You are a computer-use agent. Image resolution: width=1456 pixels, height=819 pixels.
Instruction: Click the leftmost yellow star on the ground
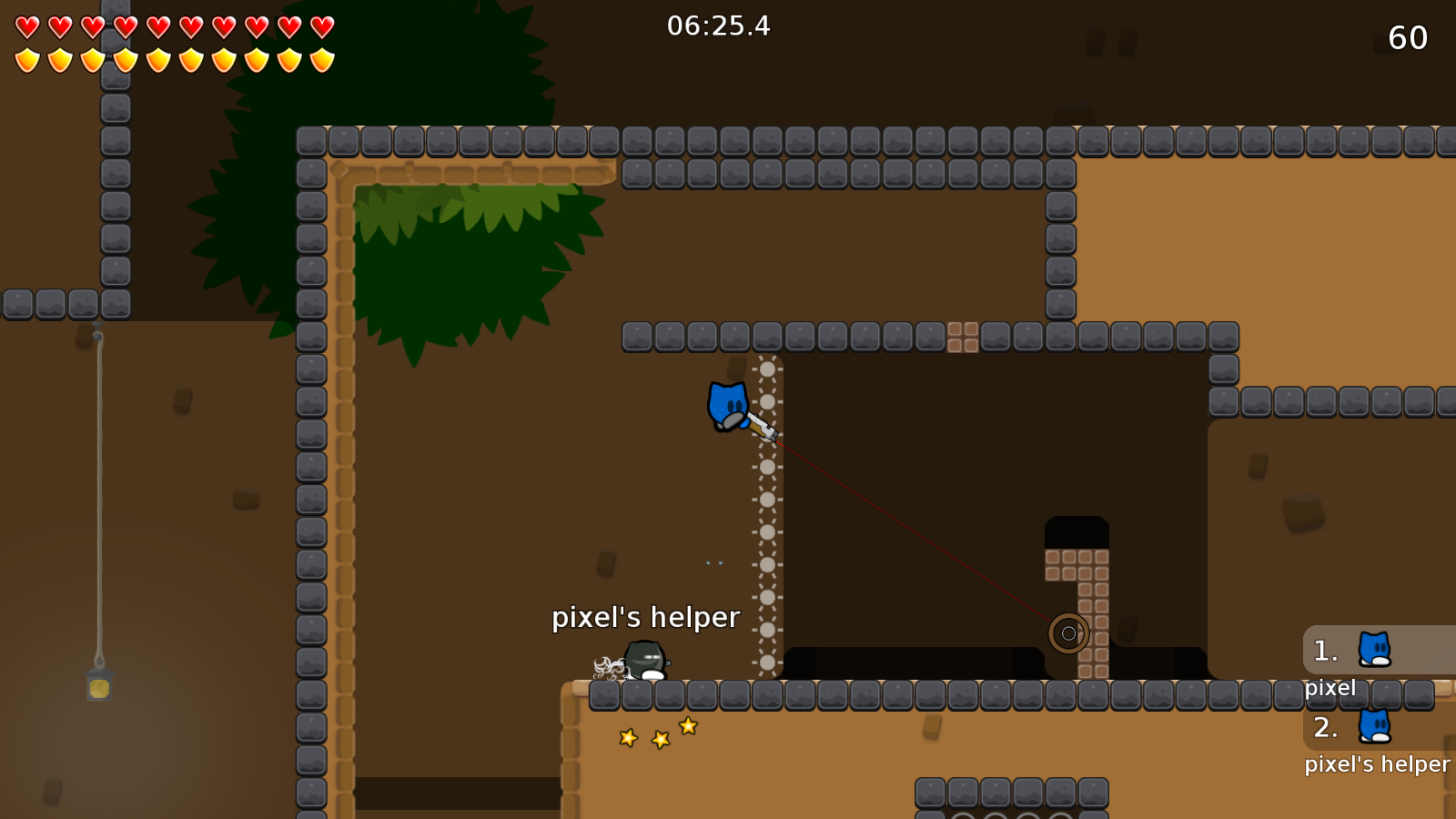tap(626, 739)
